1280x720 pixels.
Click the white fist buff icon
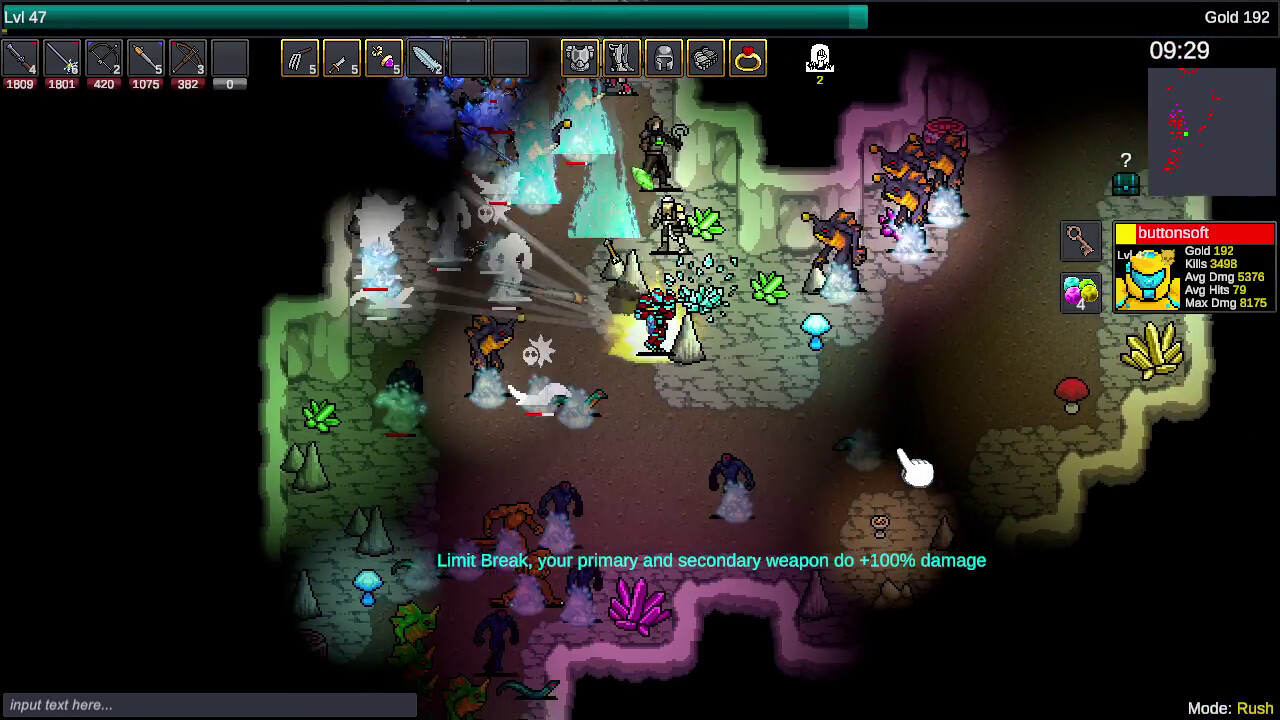point(820,59)
